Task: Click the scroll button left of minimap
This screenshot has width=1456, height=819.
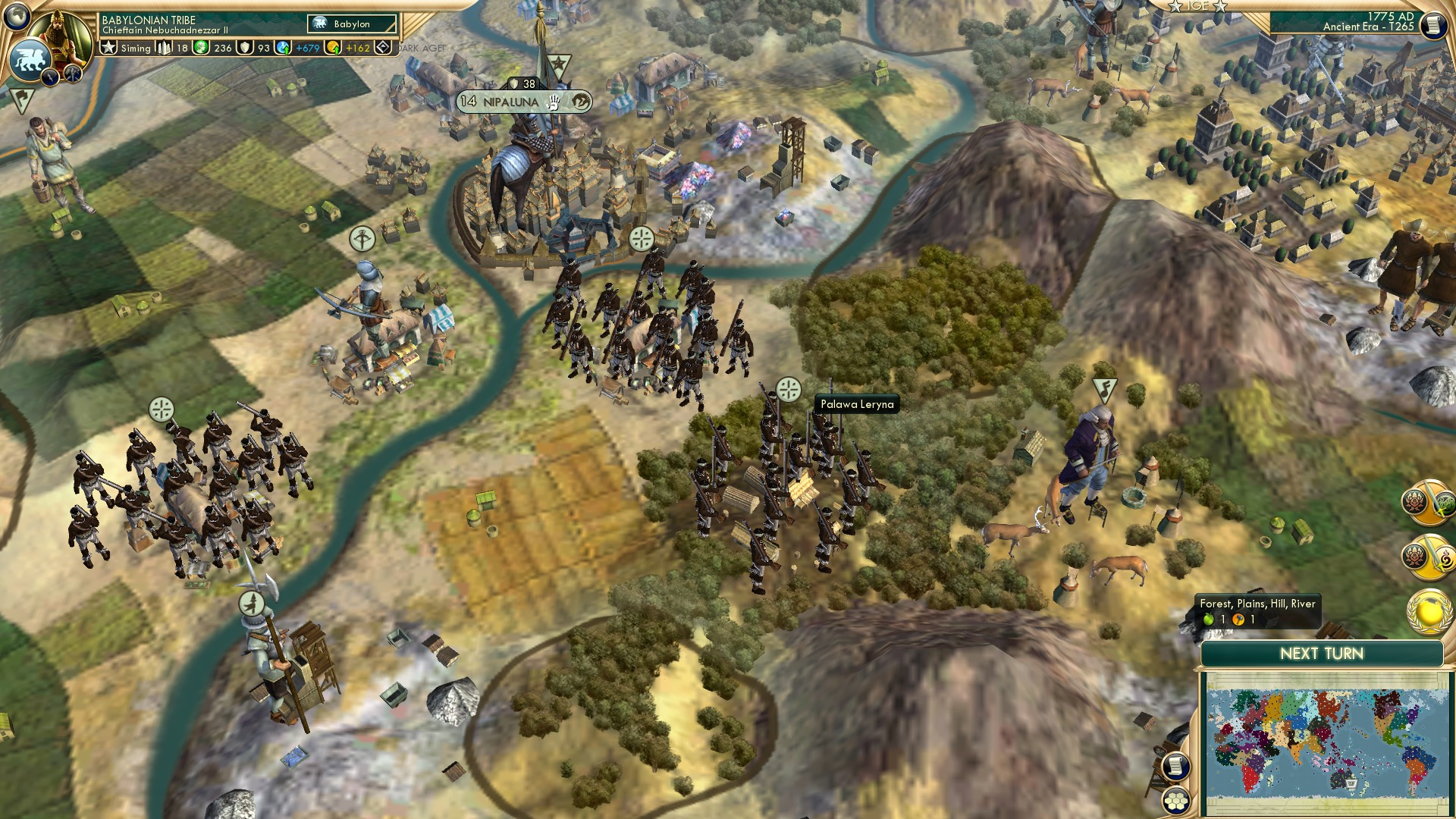Action: [x=1174, y=767]
